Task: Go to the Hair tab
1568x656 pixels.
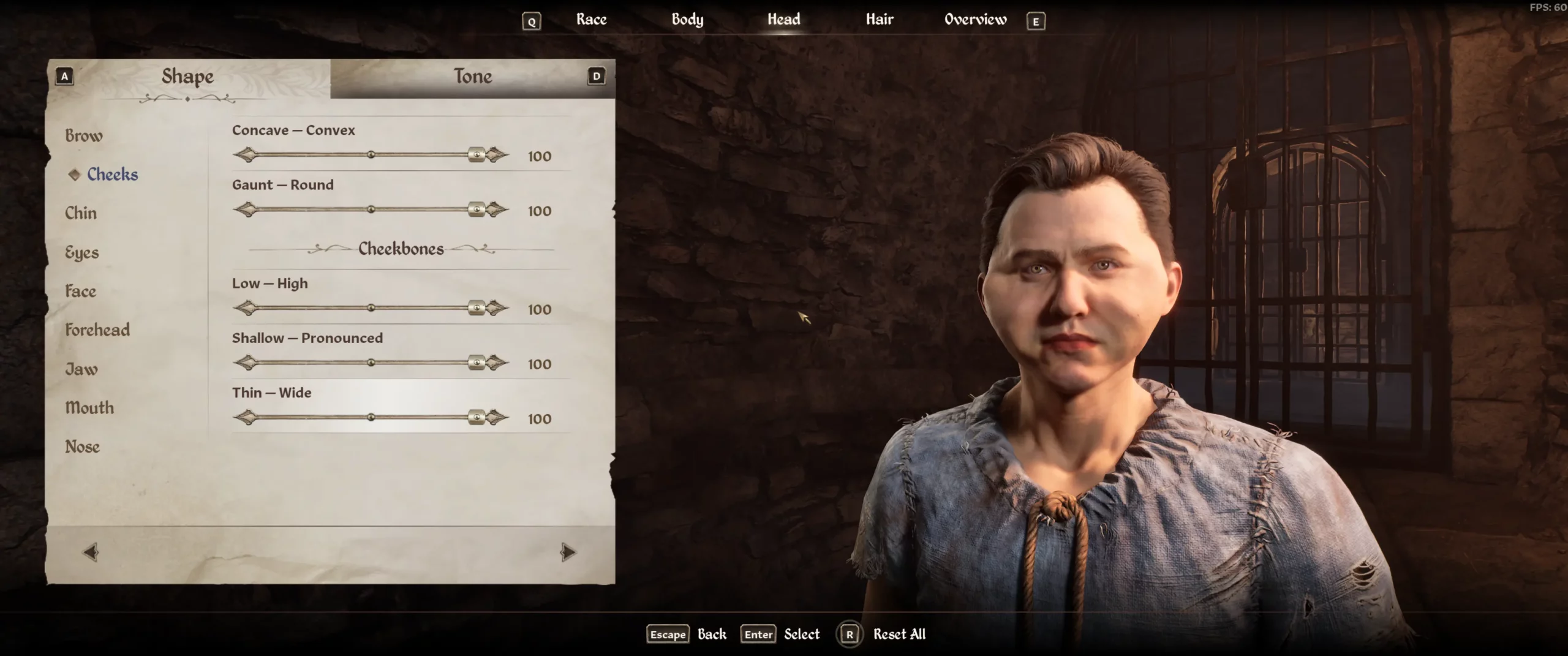Action: tap(879, 20)
